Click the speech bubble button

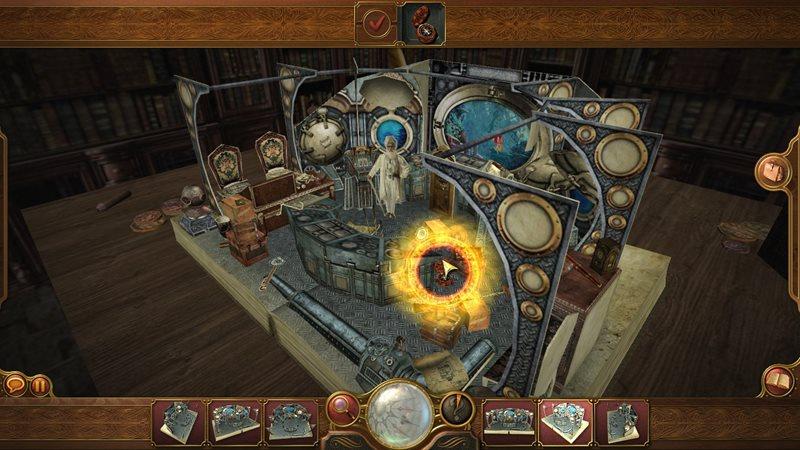click(15, 383)
